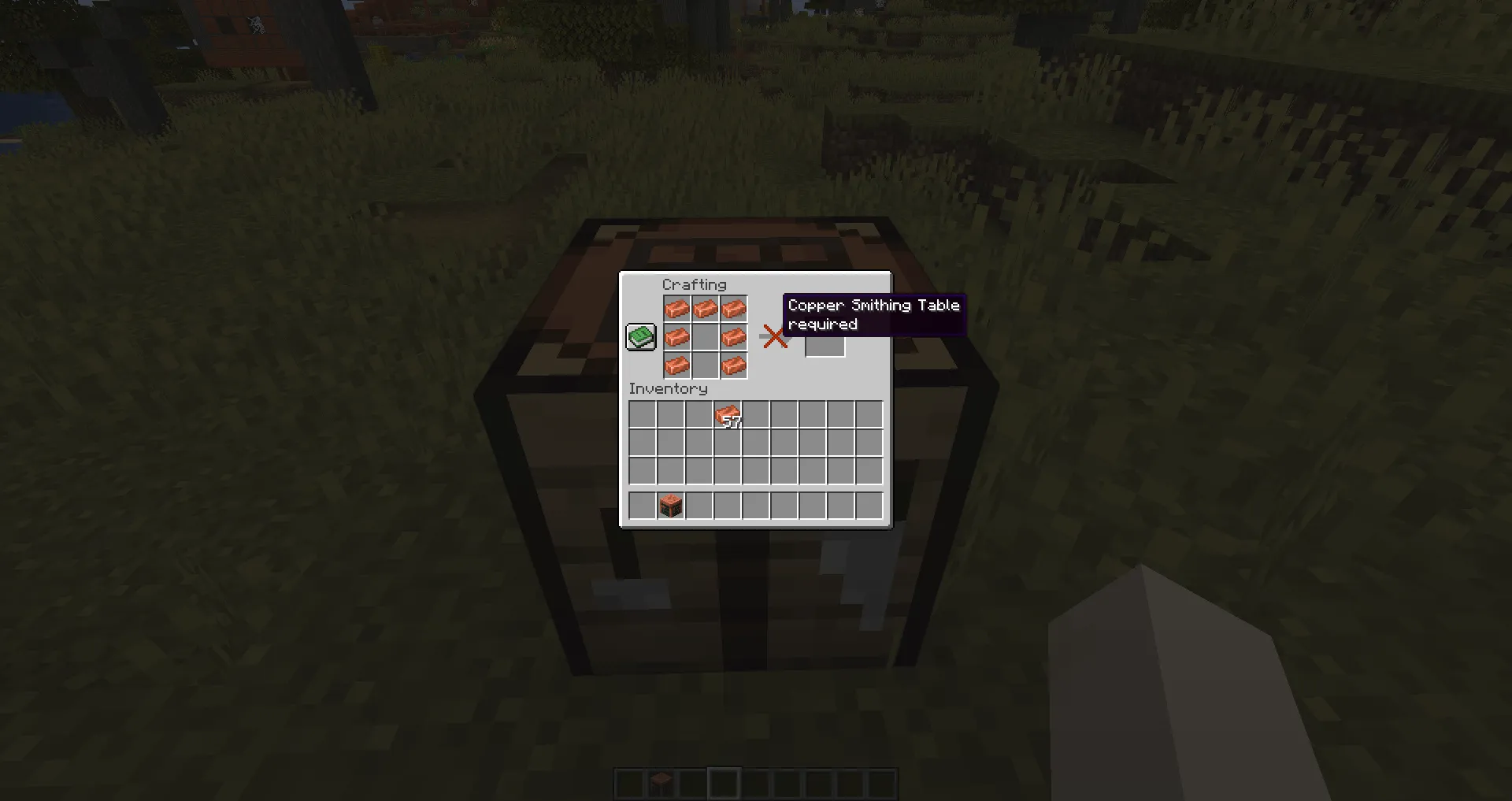The image size is (1512, 801).
Task: Open the green recipe book
Action: click(x=640, y=336)
